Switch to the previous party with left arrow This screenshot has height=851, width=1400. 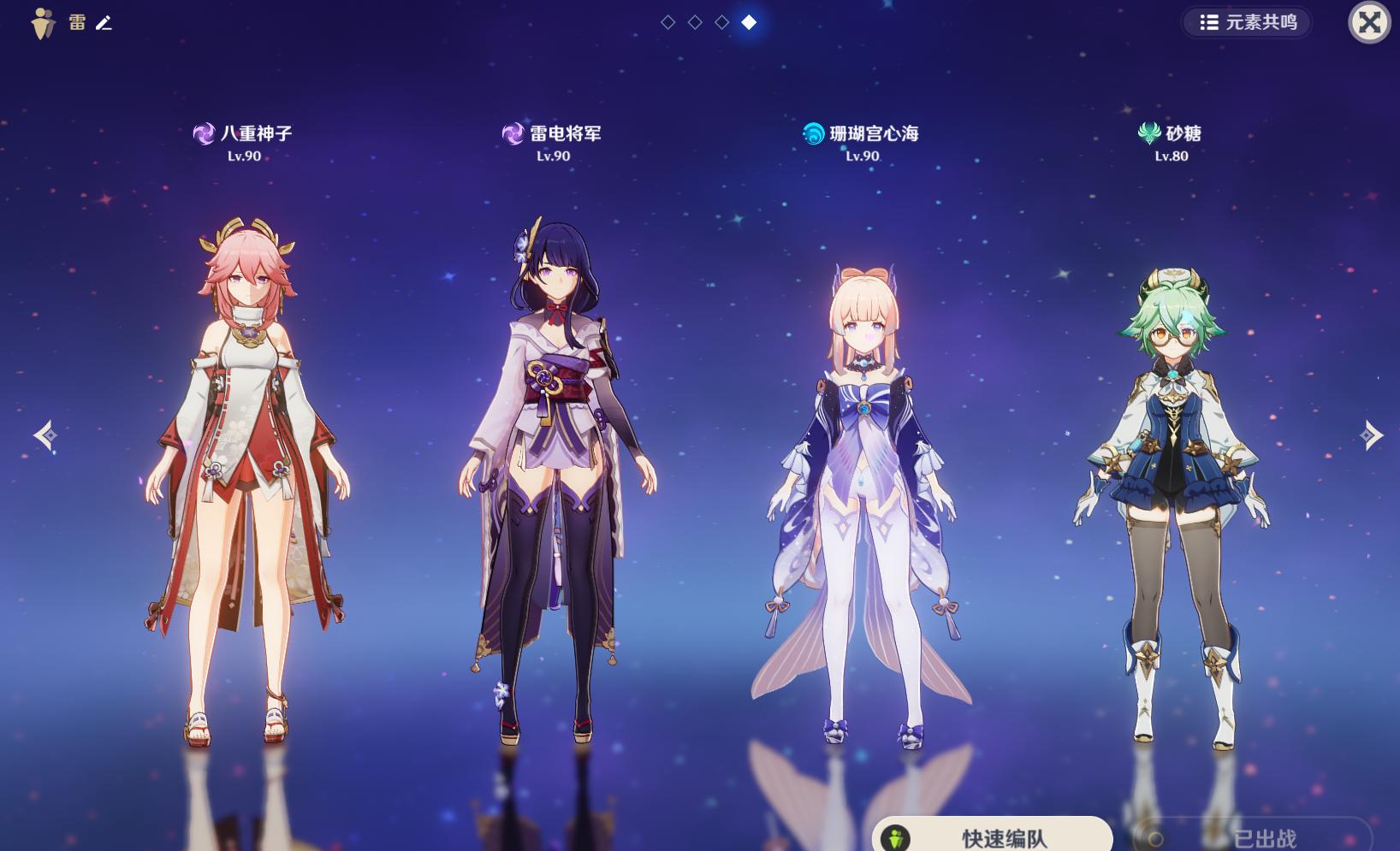(x=45, y=435)
